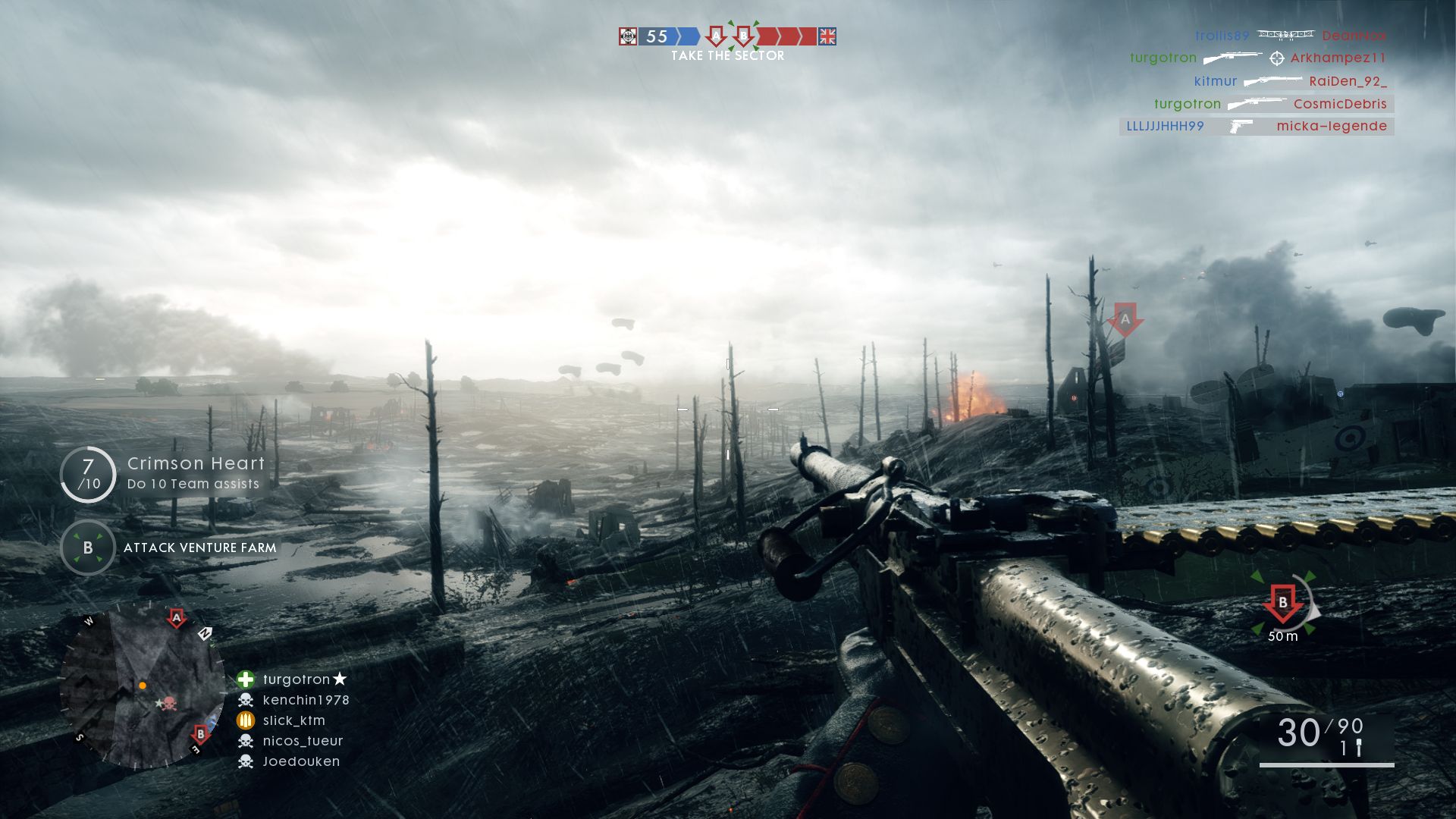This screenshot has width=1456, height=819.
Task: Select squad leader turgotron in squad list
Action: 296,679
